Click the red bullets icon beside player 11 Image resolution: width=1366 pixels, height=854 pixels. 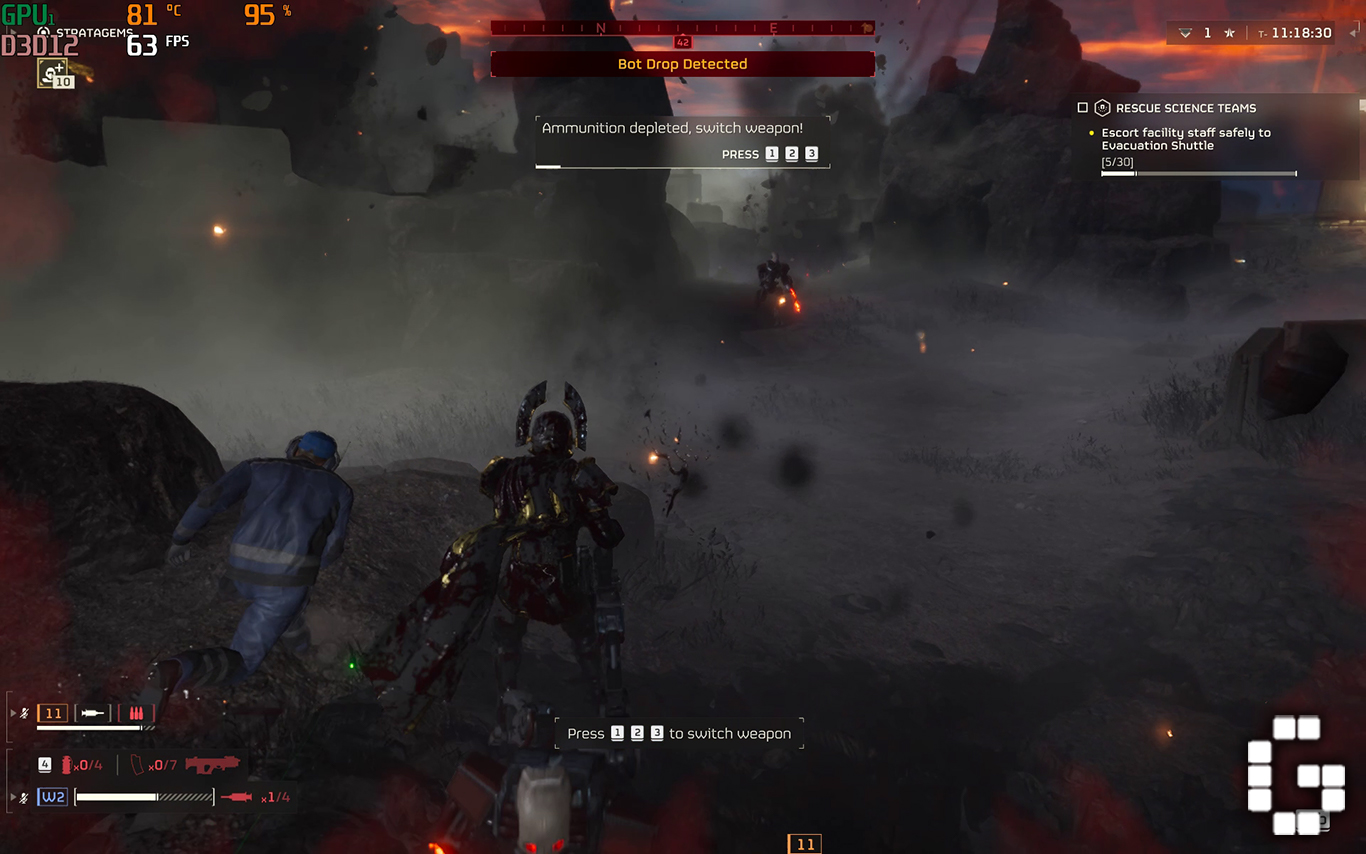[x=136, y=714]
